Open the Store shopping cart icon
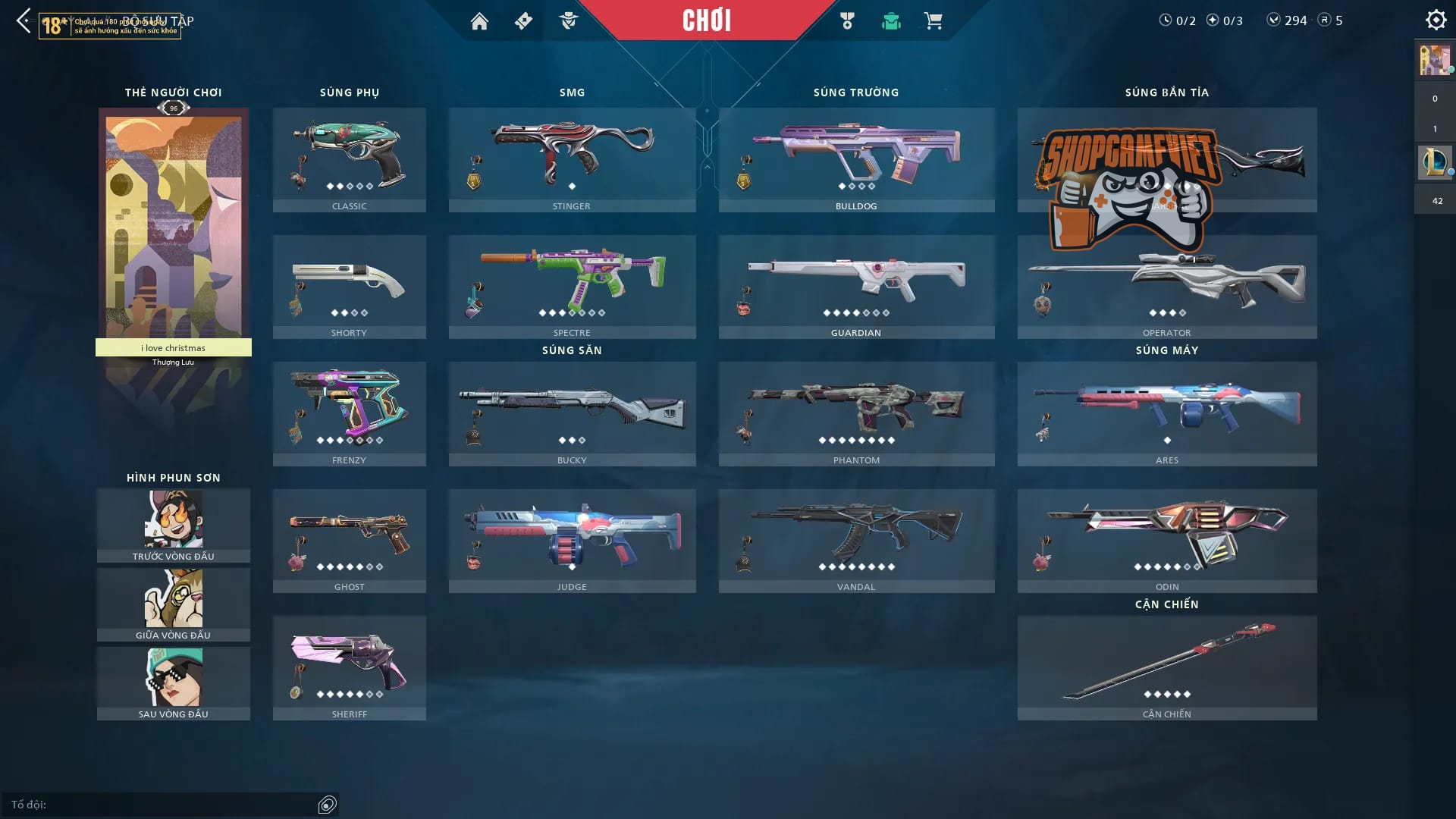This screenshot has height=819, width=1456. pos(934,21)
